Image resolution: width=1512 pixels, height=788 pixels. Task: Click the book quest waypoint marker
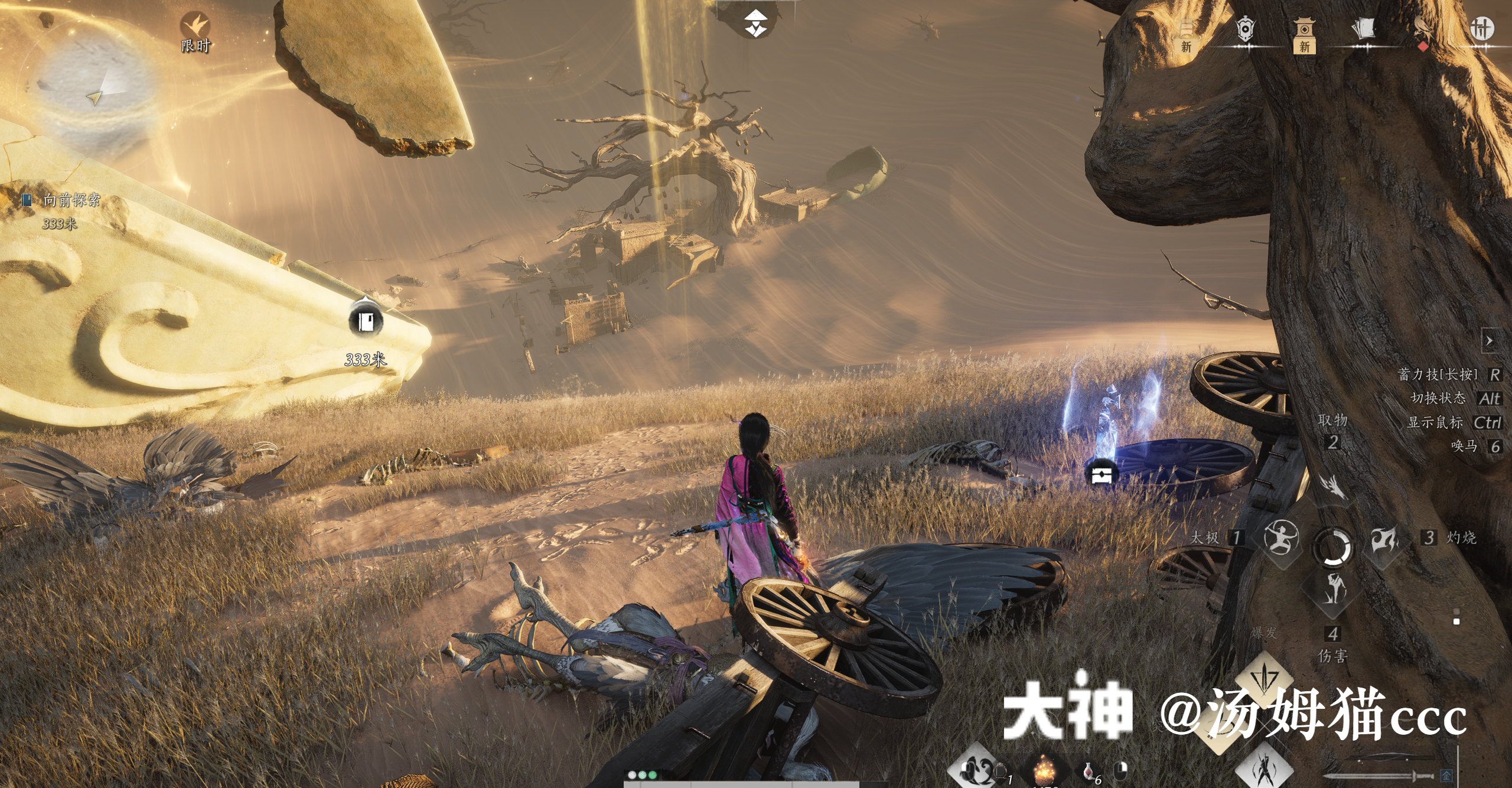tap(366, 321)
